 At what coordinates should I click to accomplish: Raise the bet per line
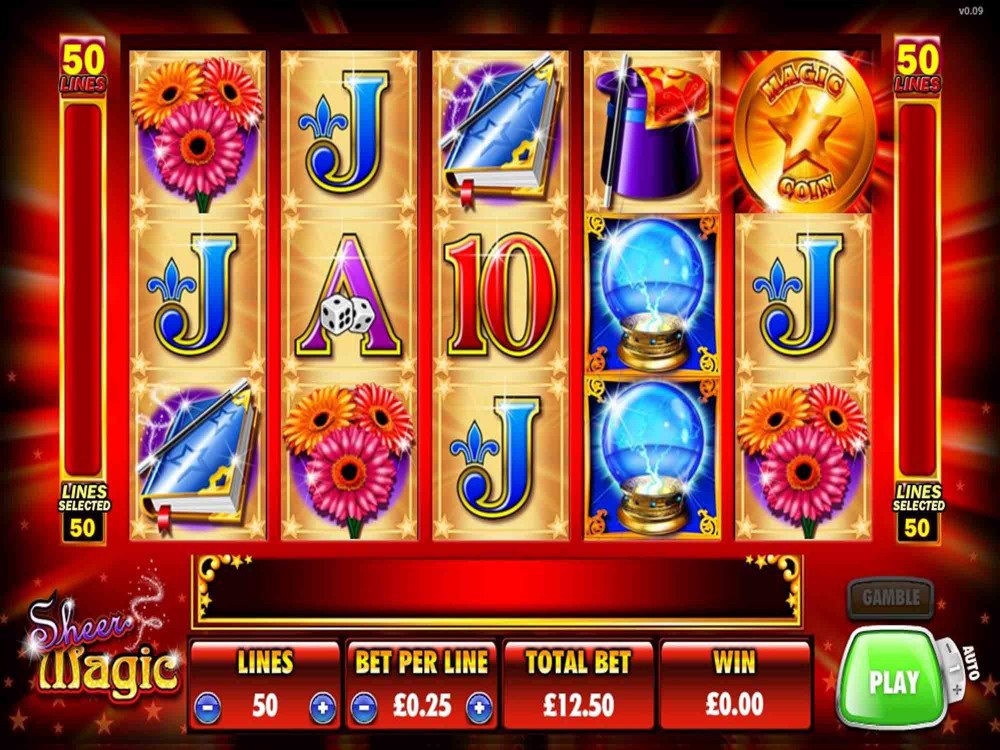coord(481,707)
